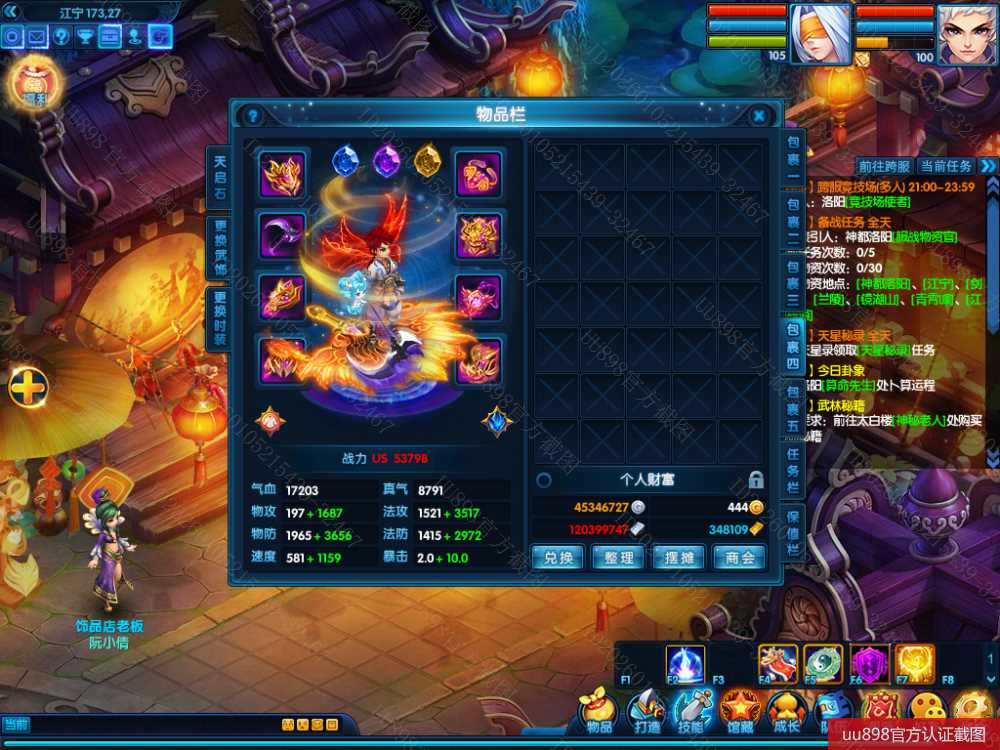1000x750 pixels.
Task: Open a stall with 摆摊
Action: pyautogui.click(x=679, y=558)
